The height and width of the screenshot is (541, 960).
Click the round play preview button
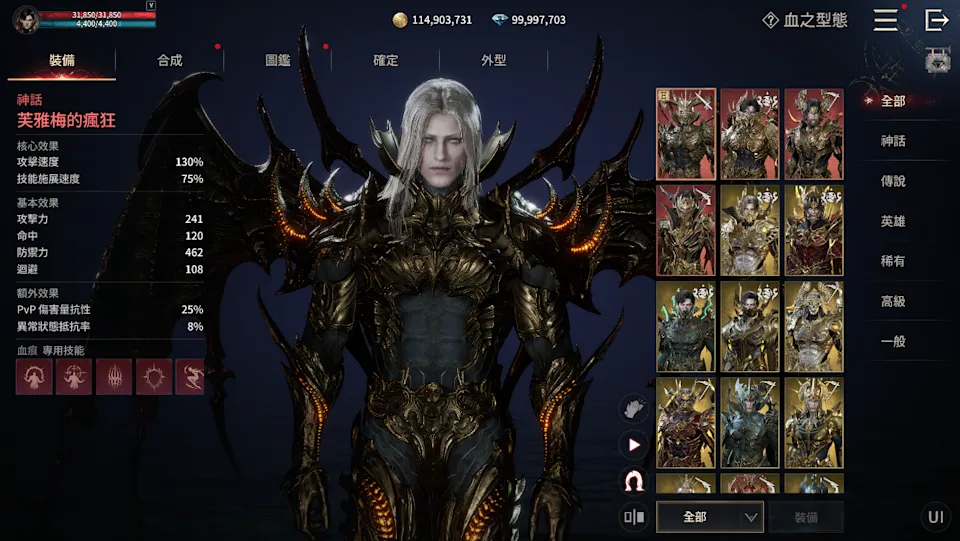(x=633, y=445)
